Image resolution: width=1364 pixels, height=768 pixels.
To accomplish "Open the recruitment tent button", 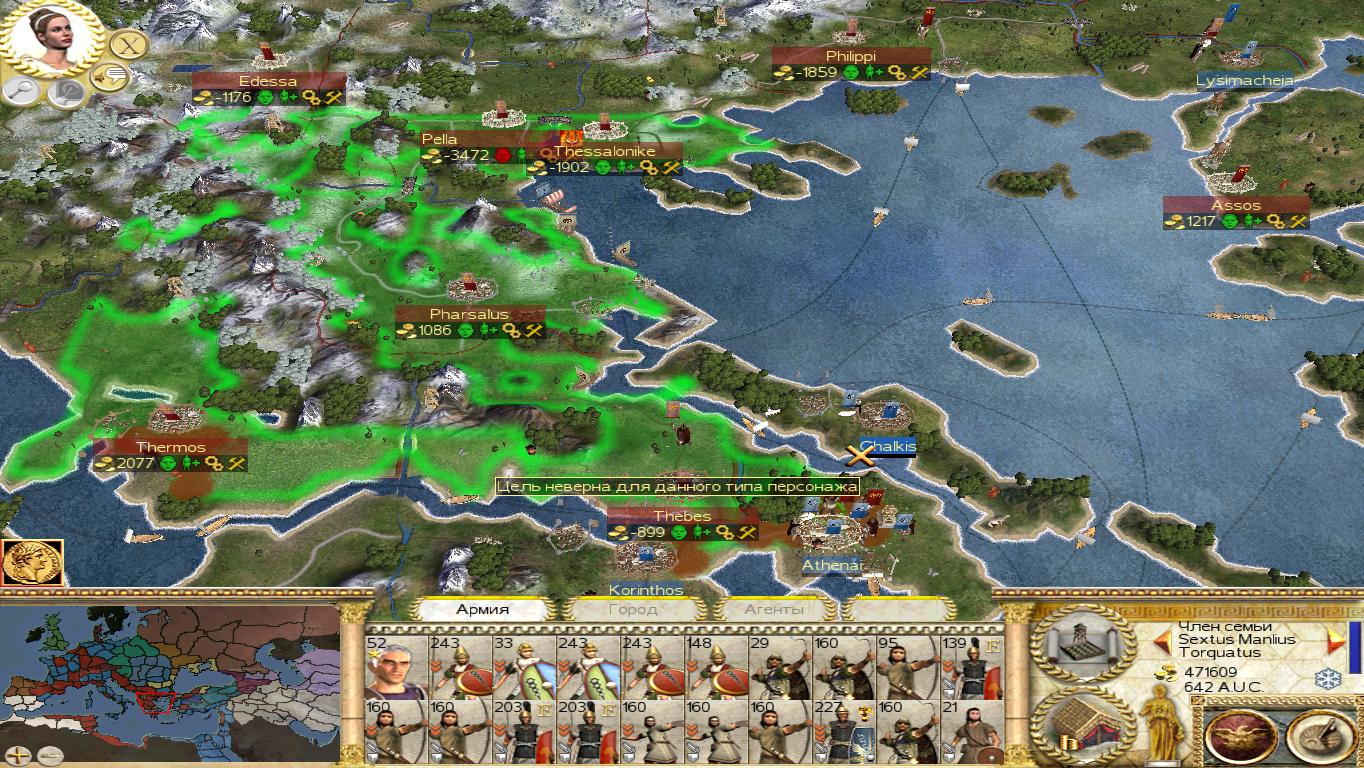I will pos(1082,727).
